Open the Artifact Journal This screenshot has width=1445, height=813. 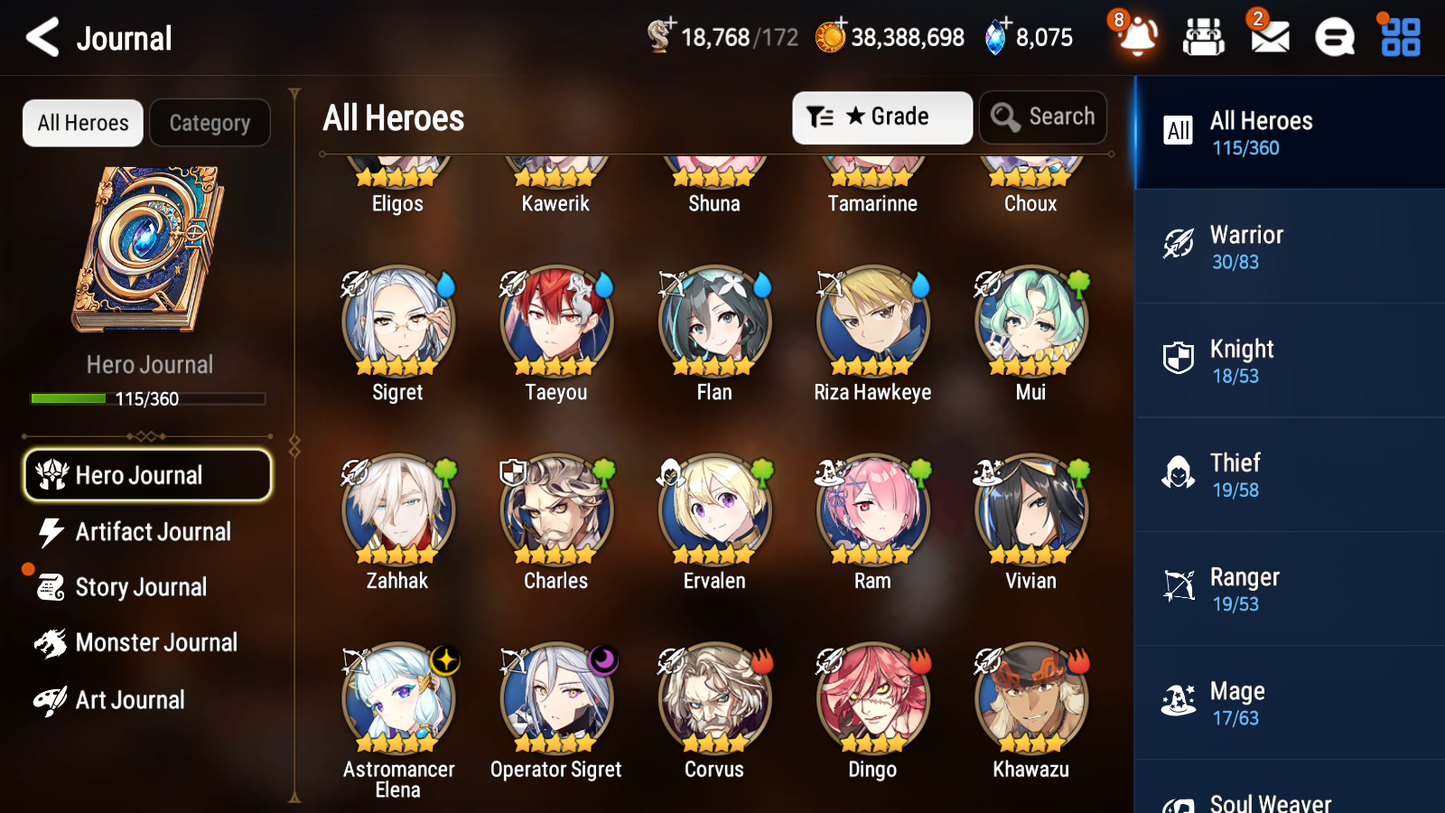click(152, 532)
